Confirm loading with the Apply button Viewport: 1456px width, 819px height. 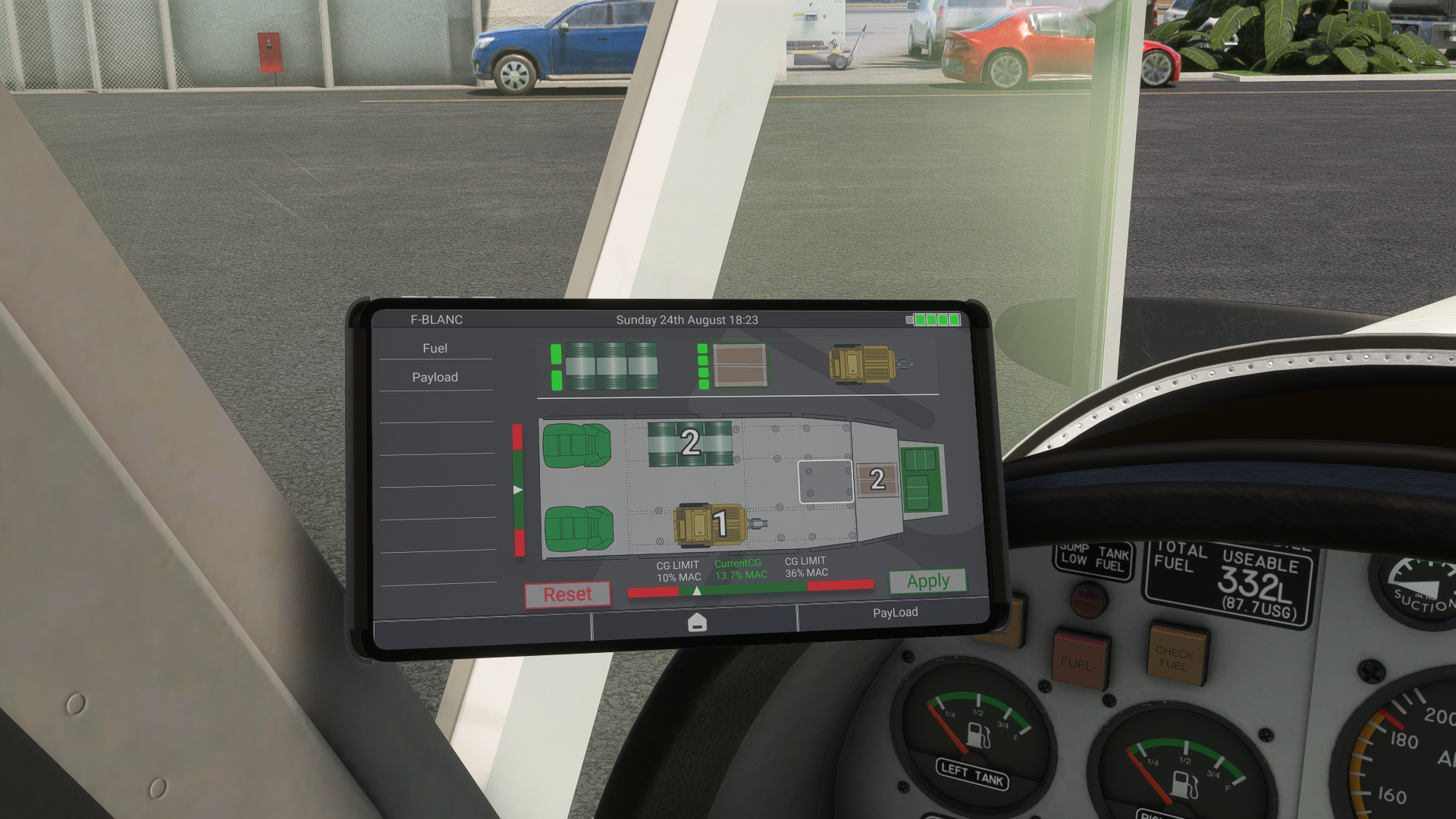tap(927, 582)
